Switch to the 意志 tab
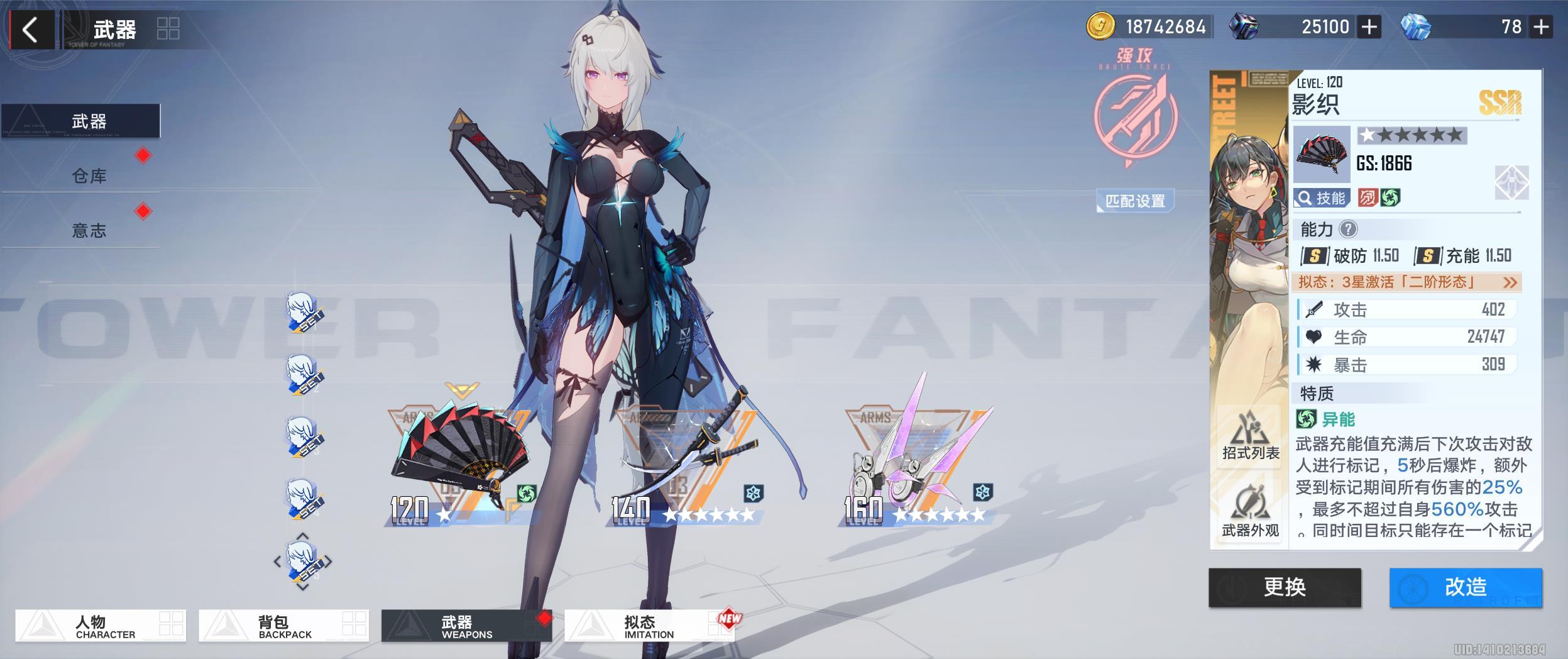The image size is (1568, 659). pyautogui.click(x=89, y=231)
